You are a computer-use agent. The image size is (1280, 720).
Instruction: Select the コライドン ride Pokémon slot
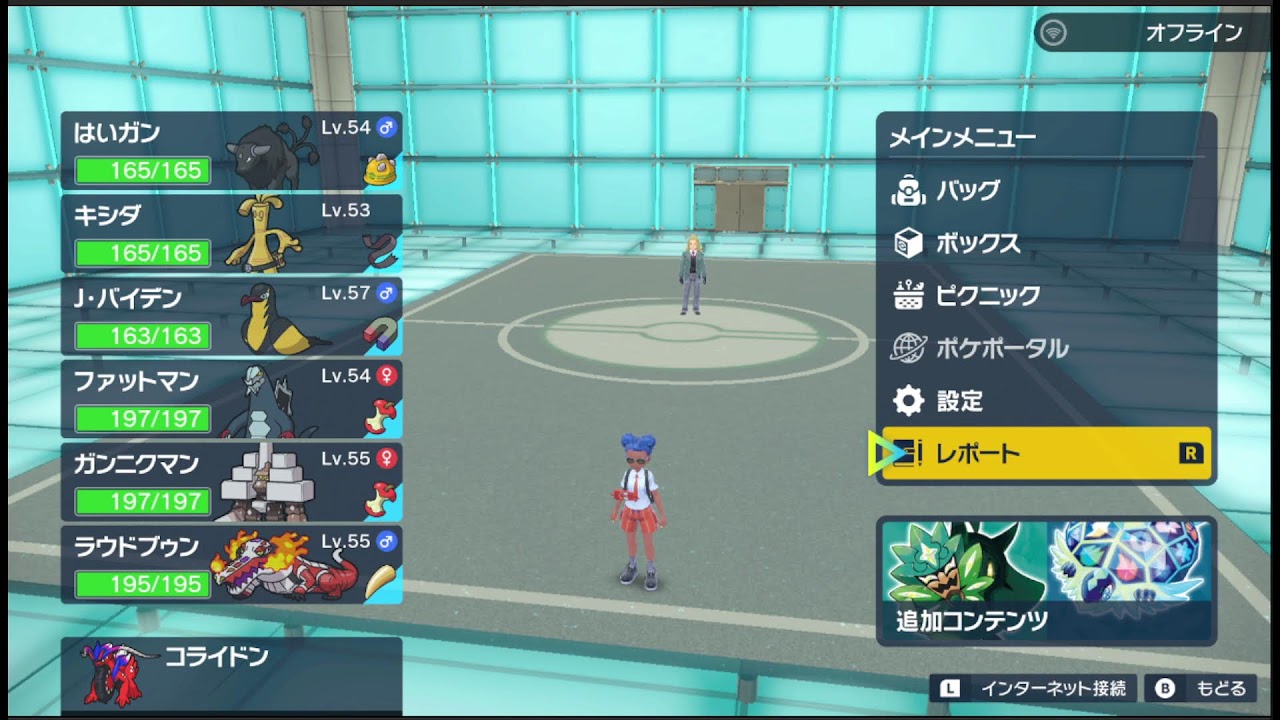231,675
